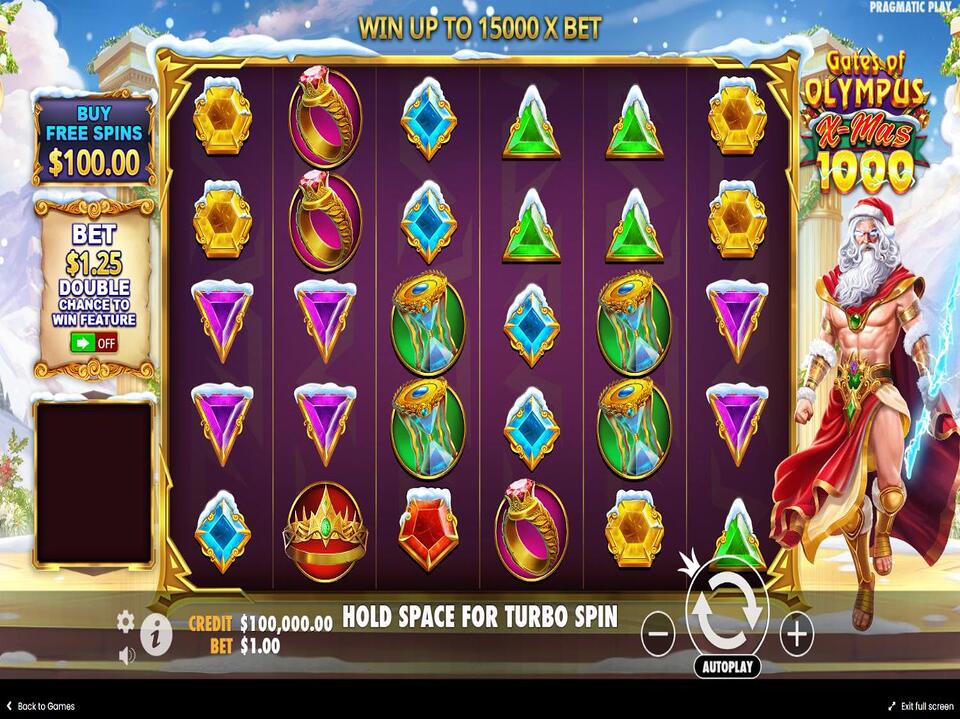Screen dimensions: 960x719
Task: Open the gear settings menu
Action: click(125, 621)
